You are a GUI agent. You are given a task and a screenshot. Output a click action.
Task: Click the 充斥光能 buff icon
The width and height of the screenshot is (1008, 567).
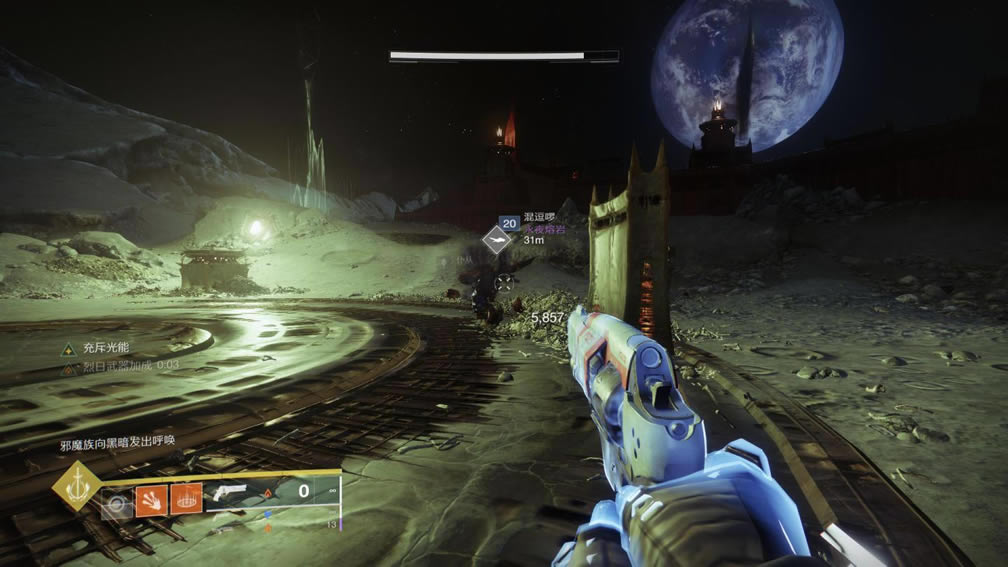68,349
